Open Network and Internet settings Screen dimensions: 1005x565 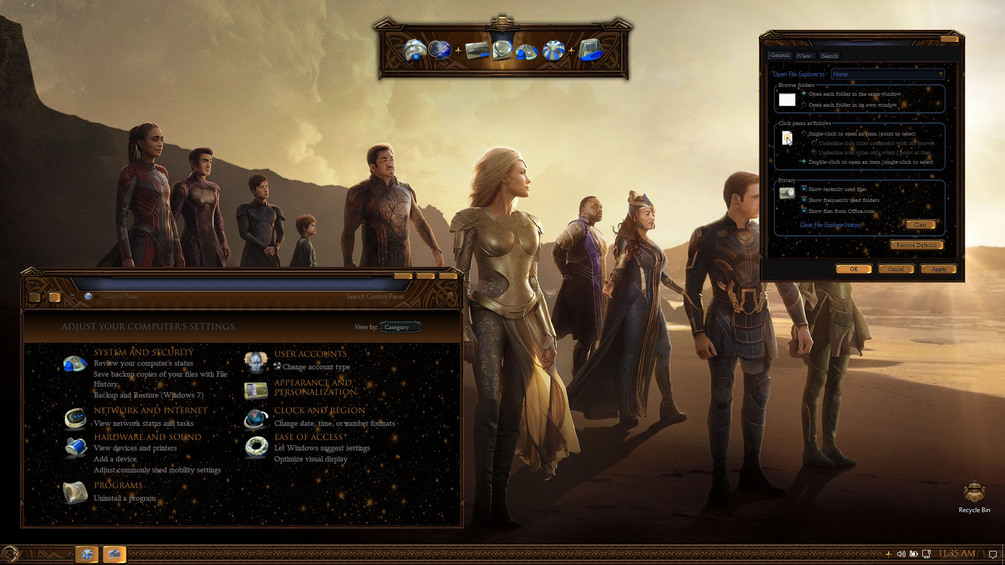pos(150,411)
